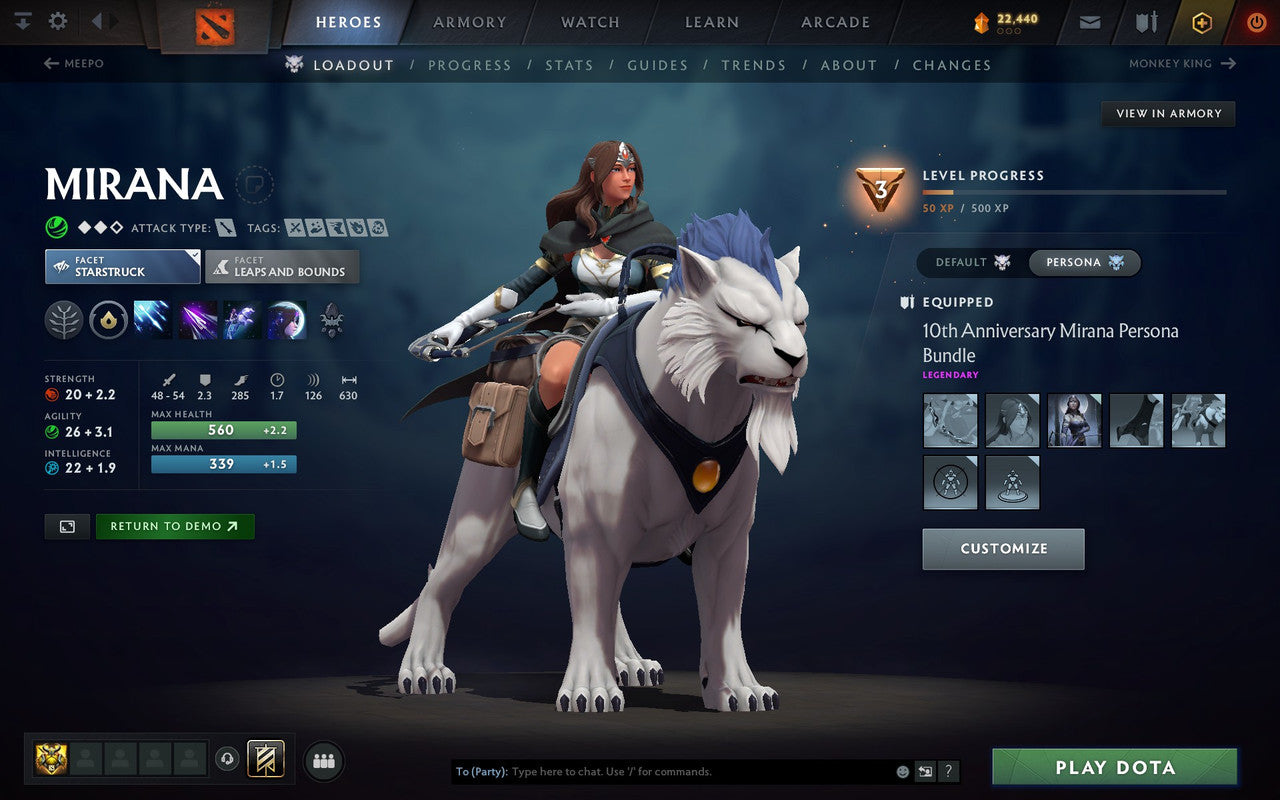Open the Stats section for Mirana
This screenshot has width=1280, height=800.
pos(569,65)
